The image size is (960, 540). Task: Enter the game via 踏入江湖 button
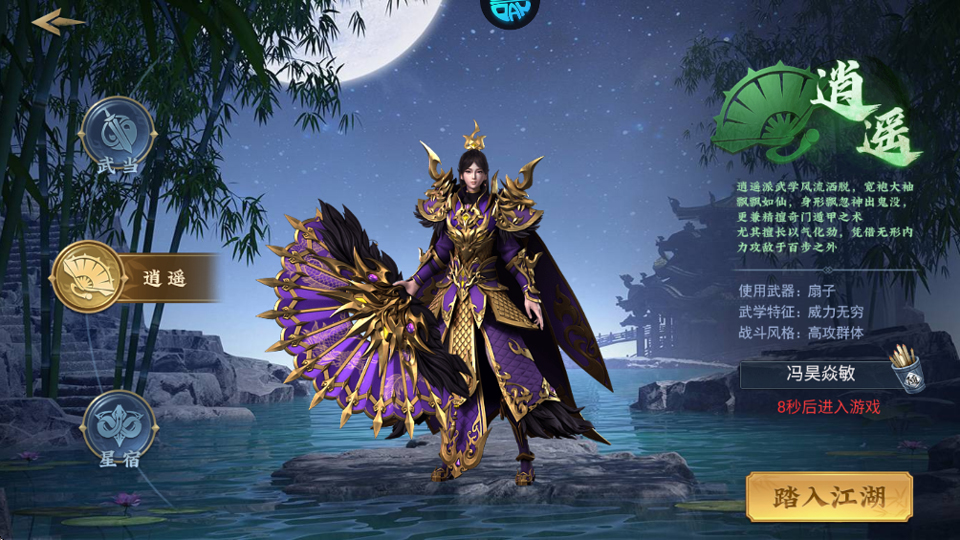point(829,496)
